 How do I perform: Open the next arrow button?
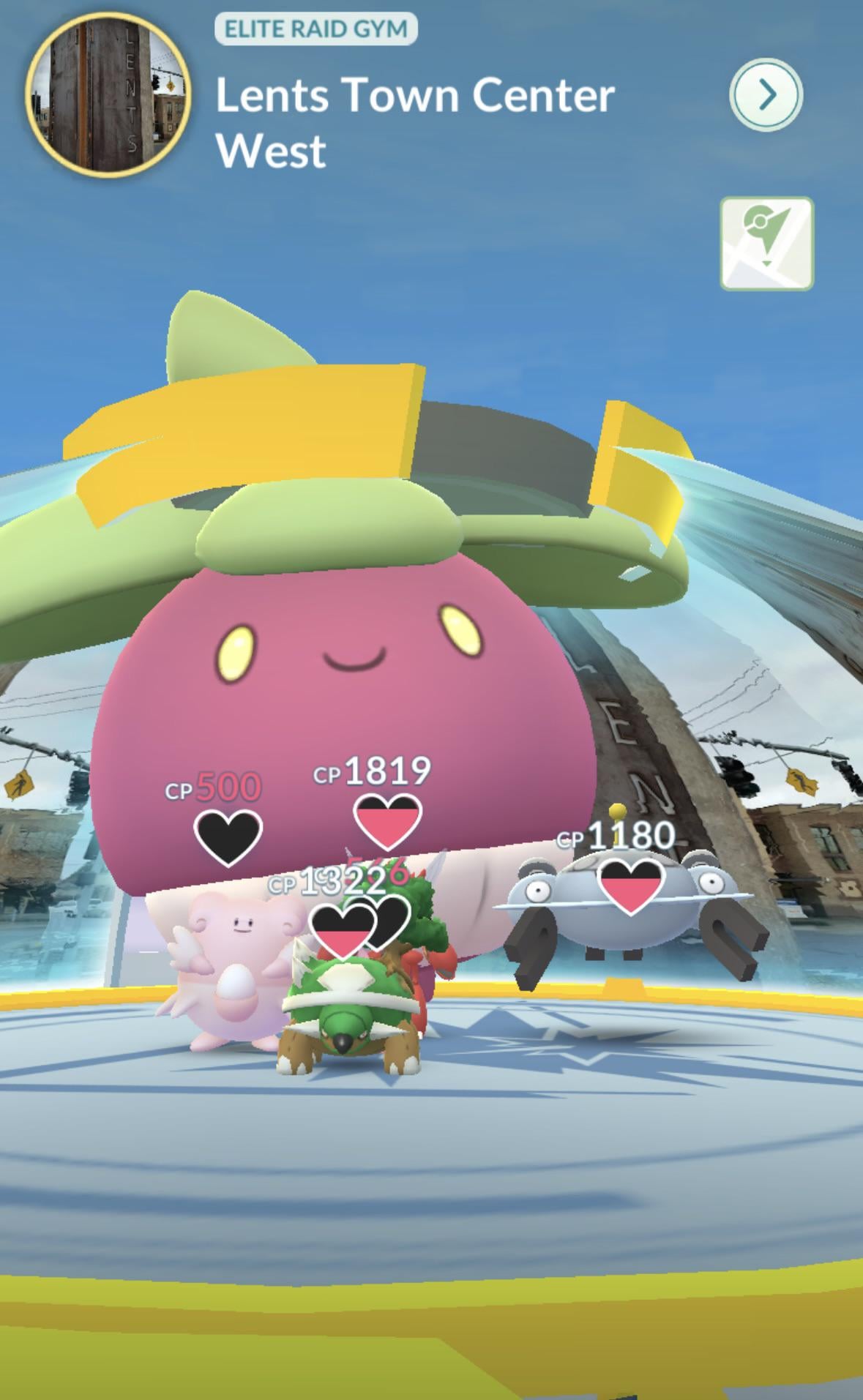766,95
